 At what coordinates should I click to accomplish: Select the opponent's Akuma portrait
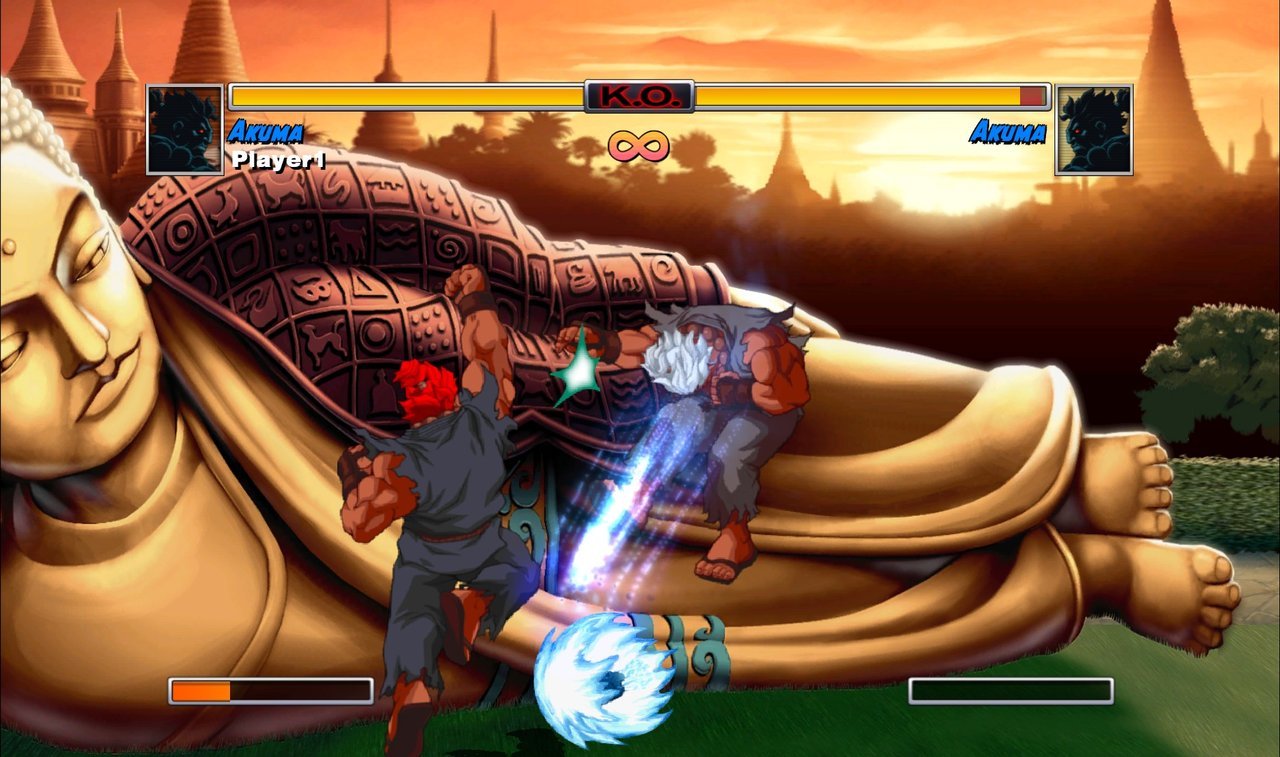click(x=1094, y=129)
